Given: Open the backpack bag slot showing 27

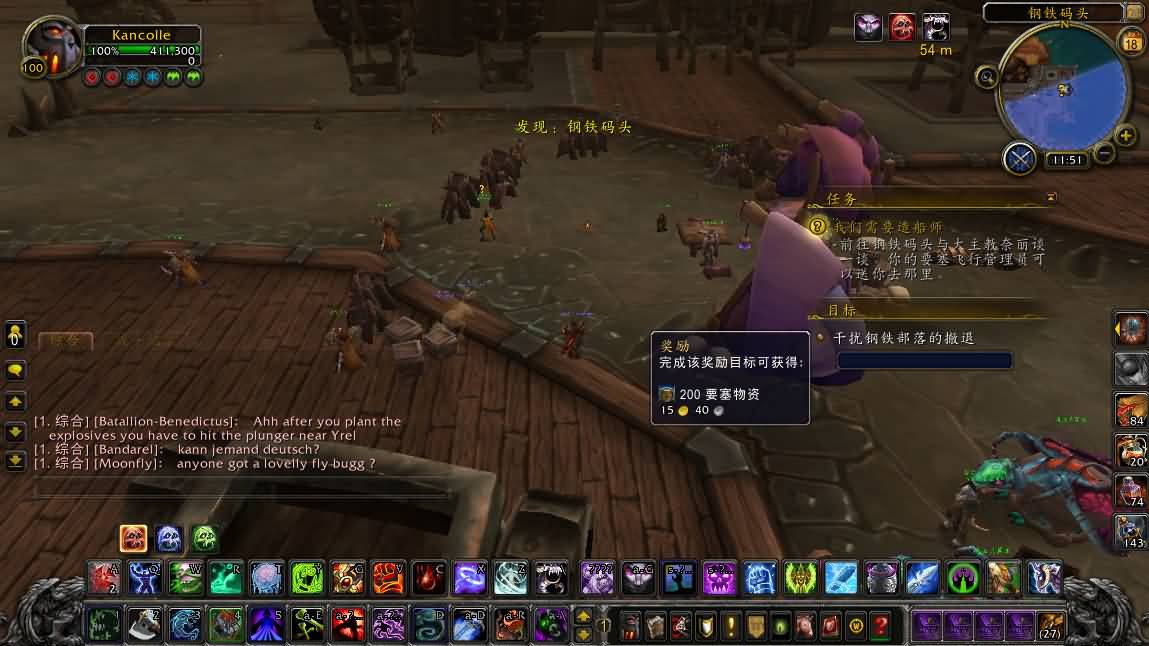Looking at the screenshot, I should [x=1050, y=626].
